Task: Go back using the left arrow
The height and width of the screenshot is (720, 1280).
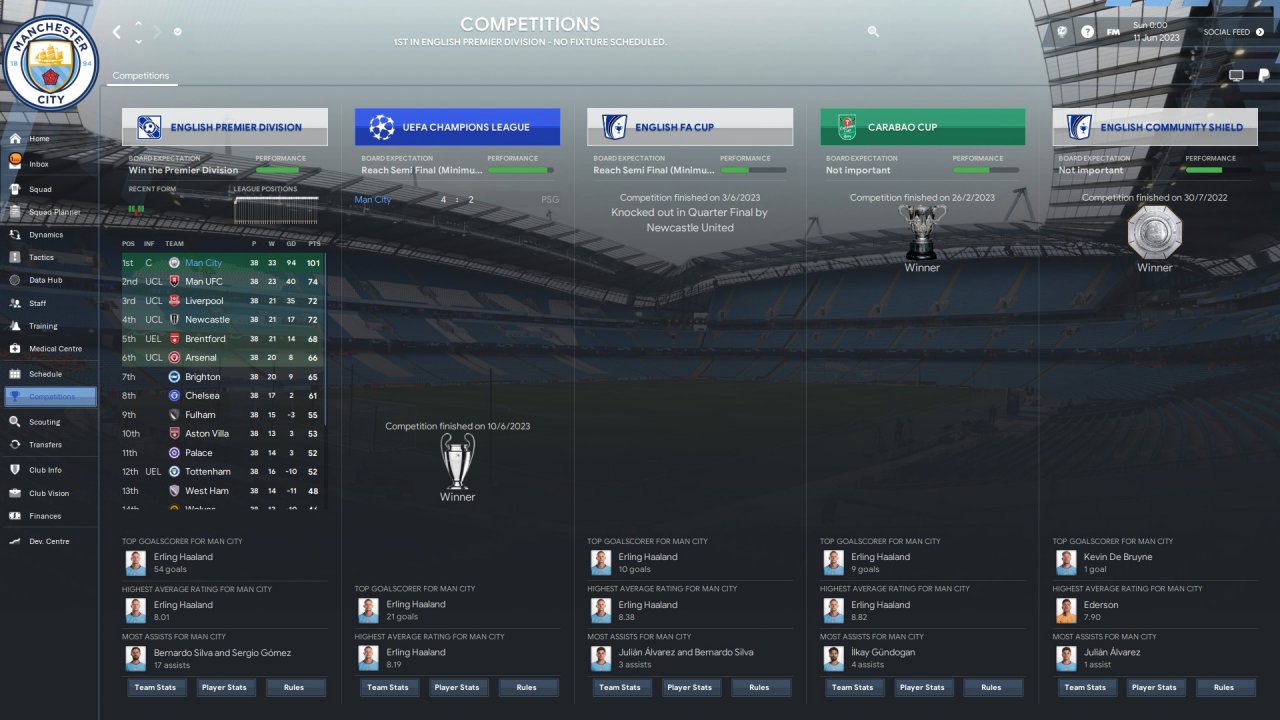Action: tap(116, 32)
